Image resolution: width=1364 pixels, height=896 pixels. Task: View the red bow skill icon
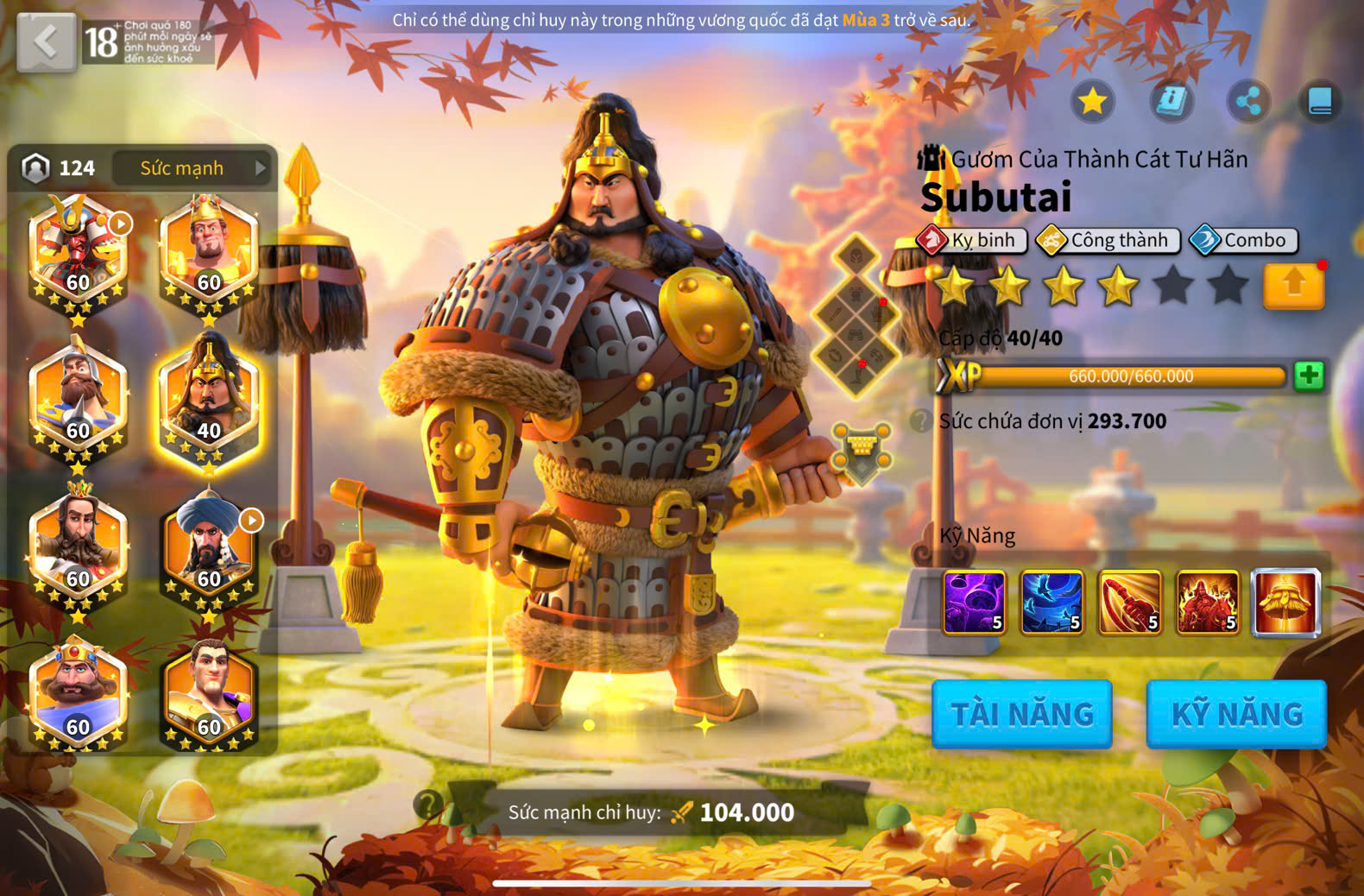point(1129,602)
